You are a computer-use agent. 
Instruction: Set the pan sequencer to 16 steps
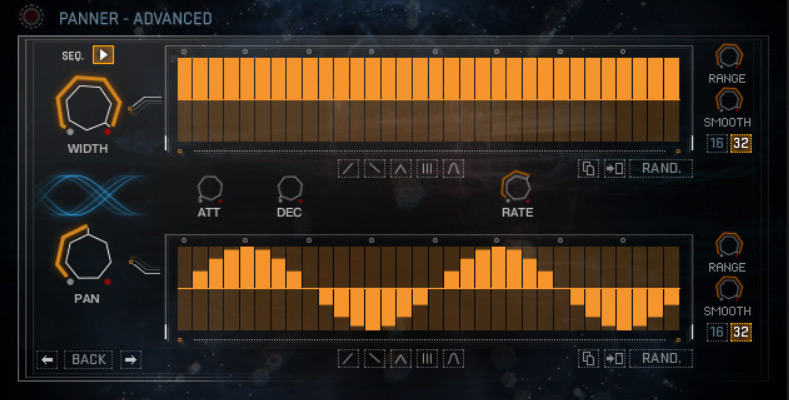(716, 332)
